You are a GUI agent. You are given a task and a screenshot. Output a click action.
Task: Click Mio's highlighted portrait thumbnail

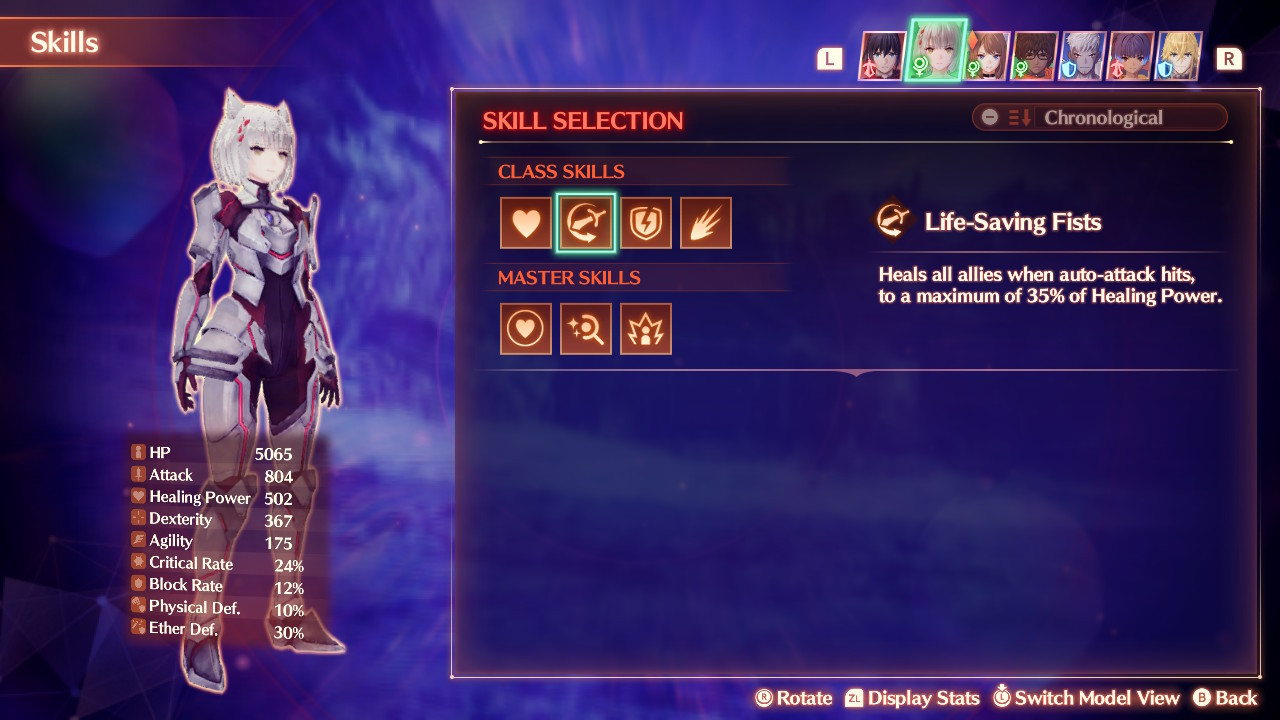pos(935,52)
